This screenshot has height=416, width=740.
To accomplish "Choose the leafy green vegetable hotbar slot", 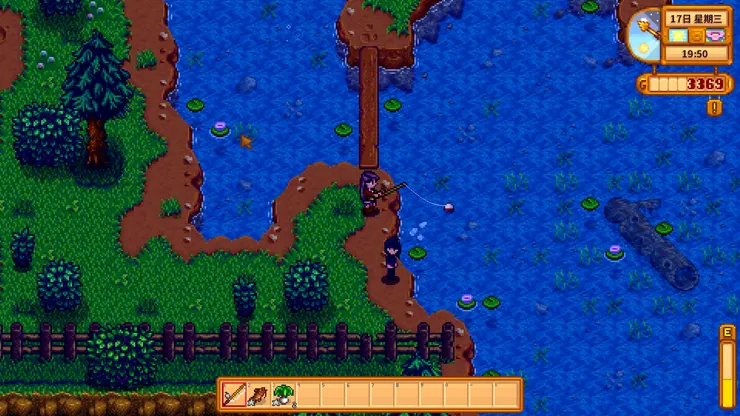I will tap(283, 394).
